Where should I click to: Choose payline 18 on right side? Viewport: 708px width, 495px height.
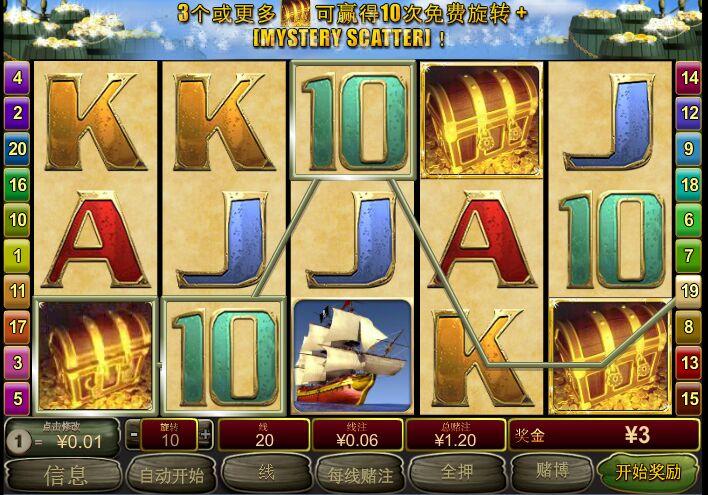pos(689,184)
